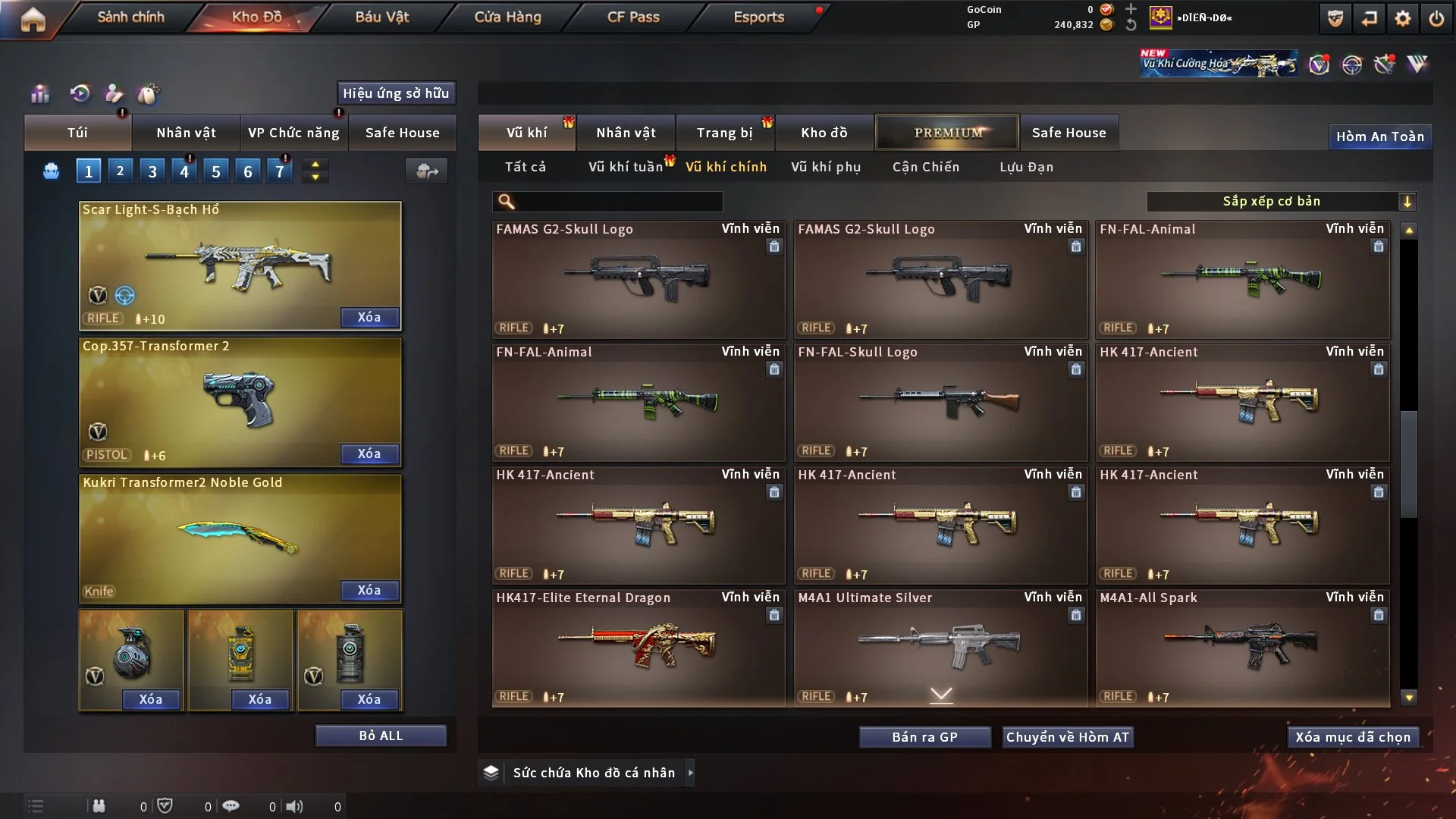Click the Bán ra GP button

(924, 737)
